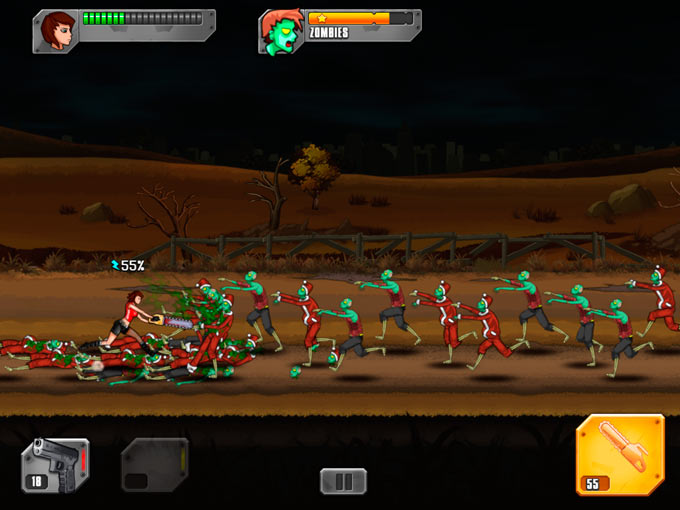Select the pistol weapon slot
Viewport: 680px width, 510px height.
point(55,465)
